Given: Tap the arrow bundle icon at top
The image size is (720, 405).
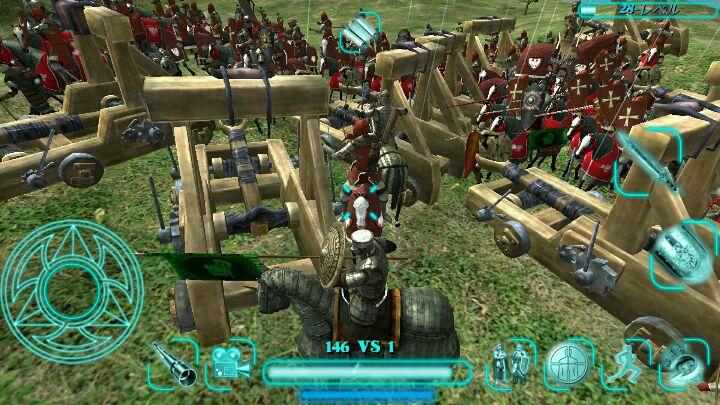Looking at the screenshot, I should tap(358, 36).
